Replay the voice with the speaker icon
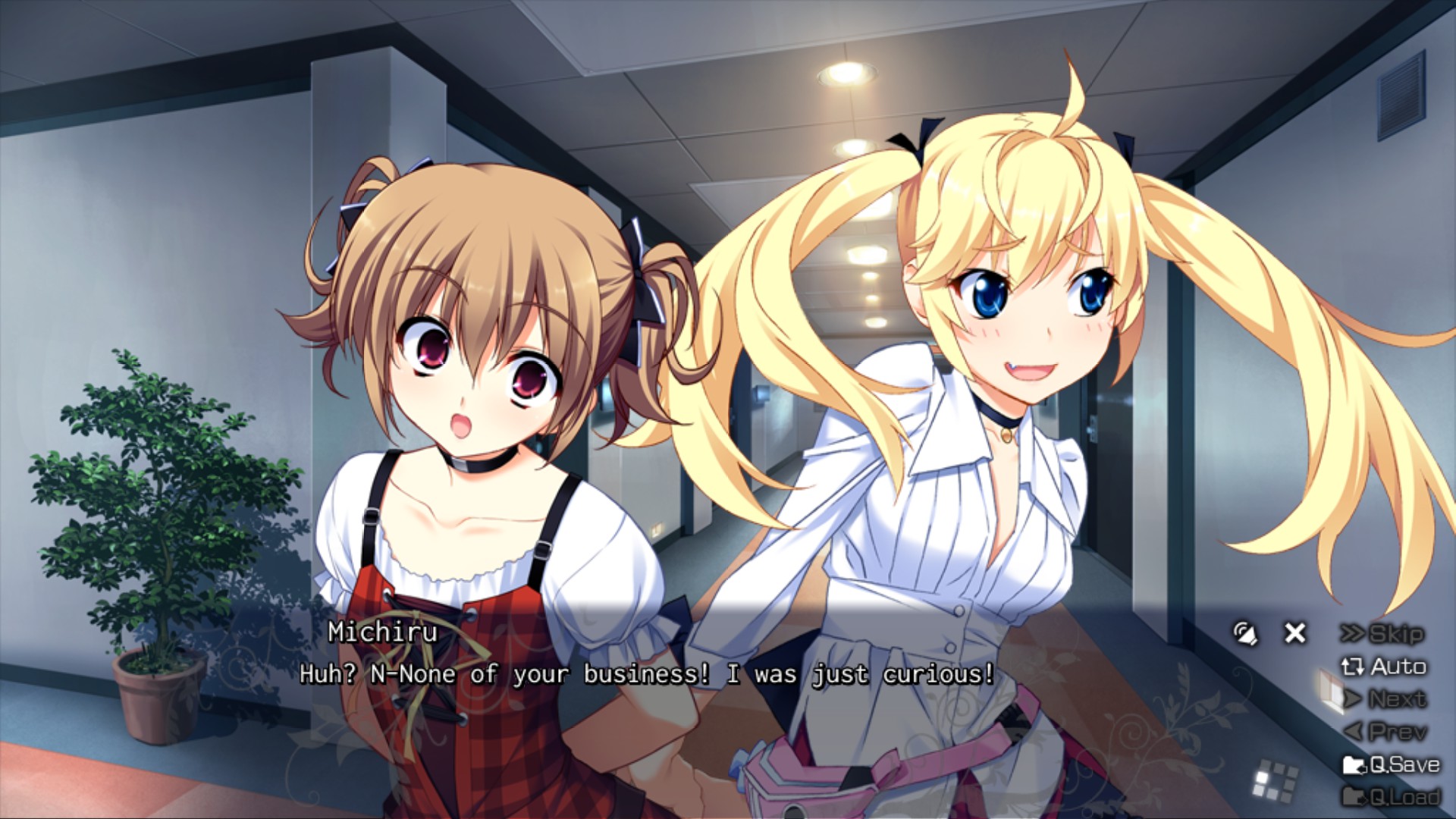Image resolution: width=1456 pixels, height=819 pixels. (x=1244, y=633)
